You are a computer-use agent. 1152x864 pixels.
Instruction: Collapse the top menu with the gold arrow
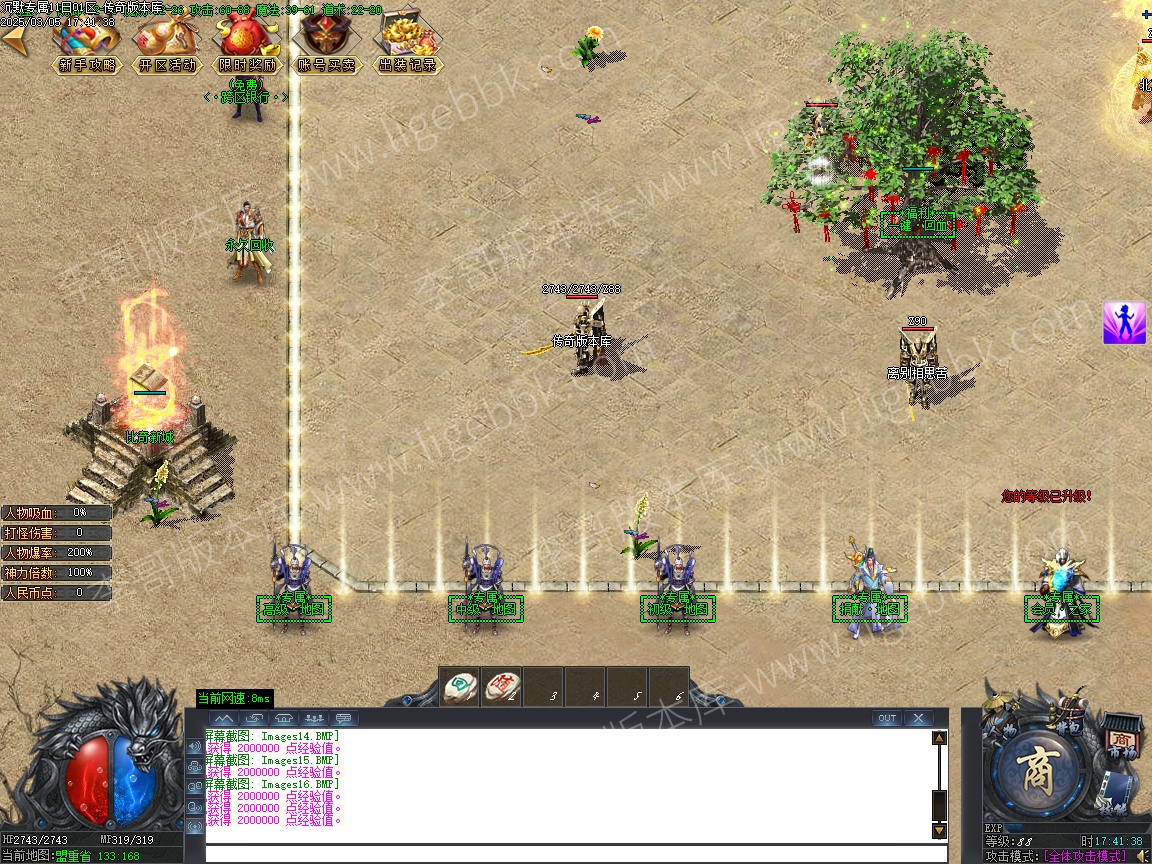(x=14, y=40)
